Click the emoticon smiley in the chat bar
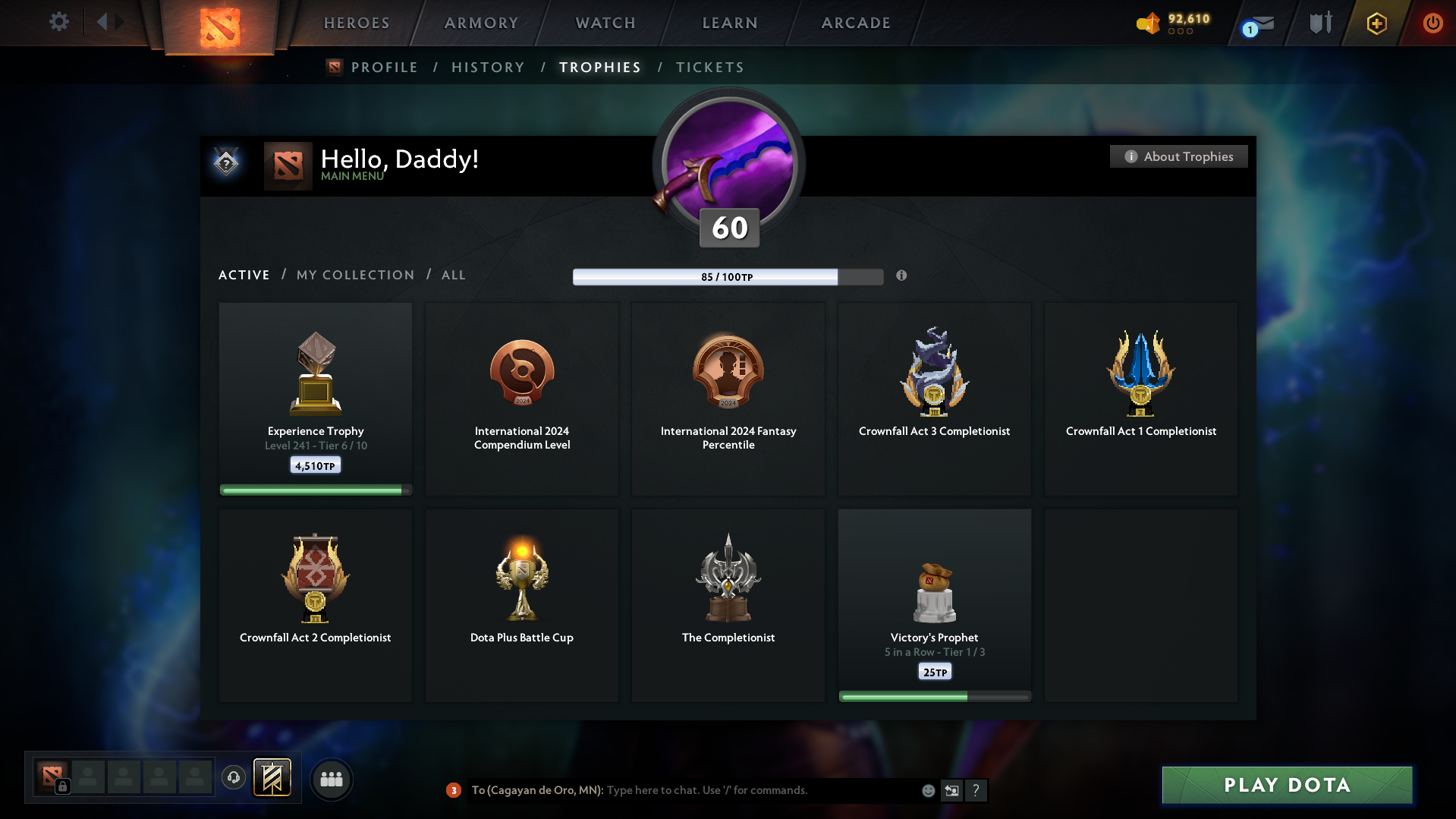Image resolution: width=1456 pixels, height=819 pixels. [928, 790]
